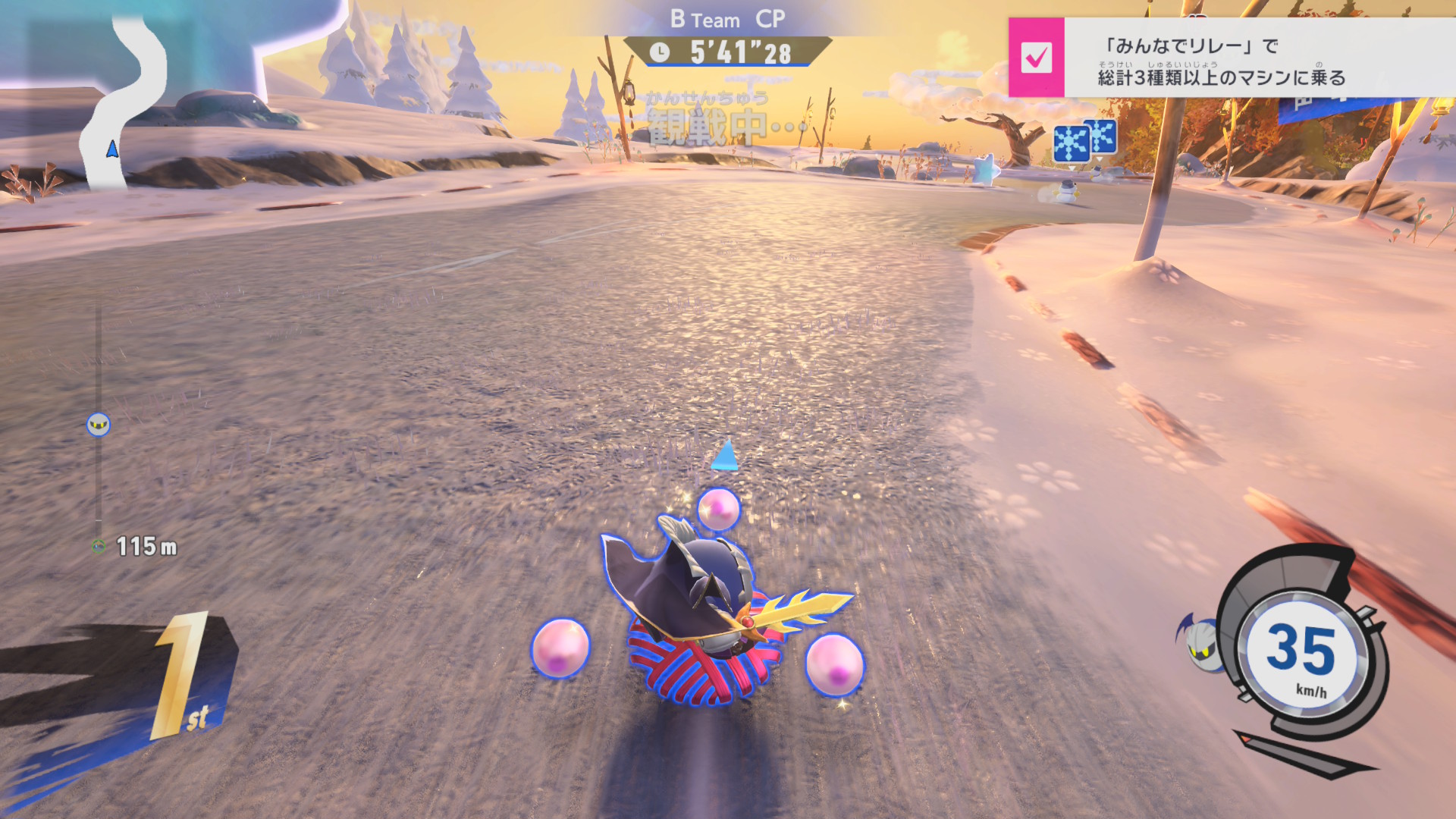Click the Meta Knight icon on progress bar

coord(99,425)
